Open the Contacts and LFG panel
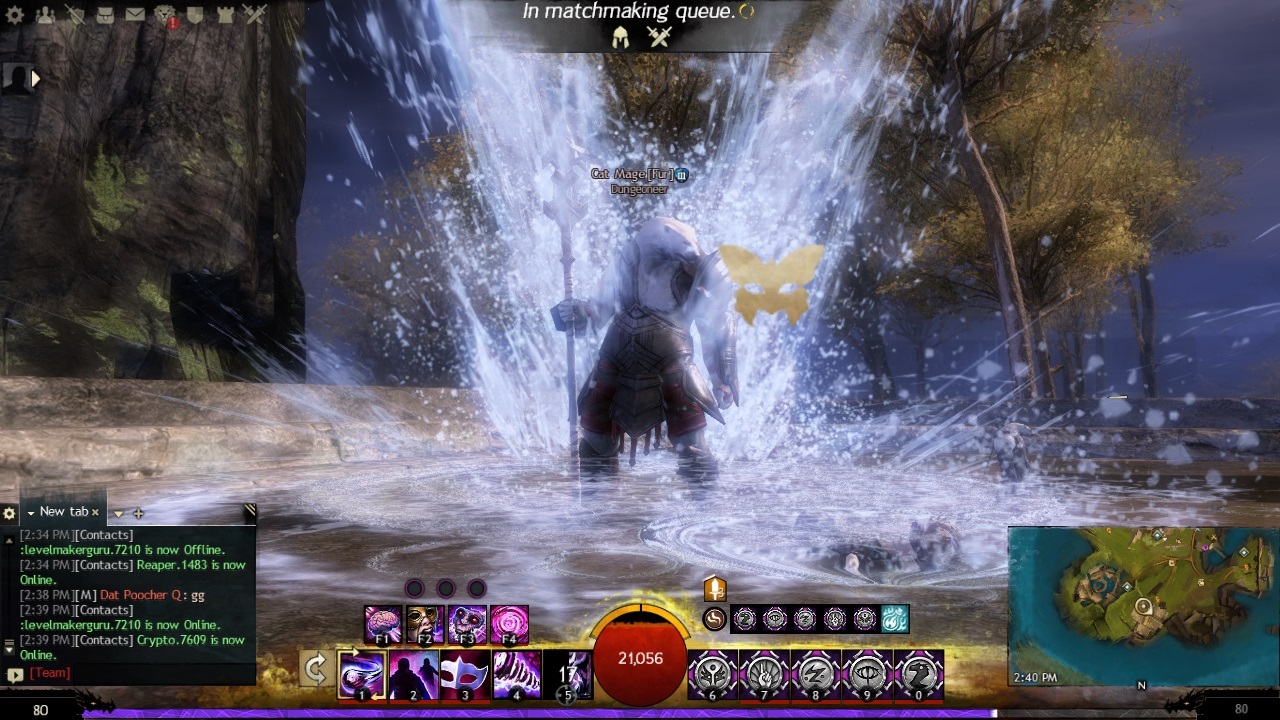Screen dimensions: 1280x720 point(45,15)
